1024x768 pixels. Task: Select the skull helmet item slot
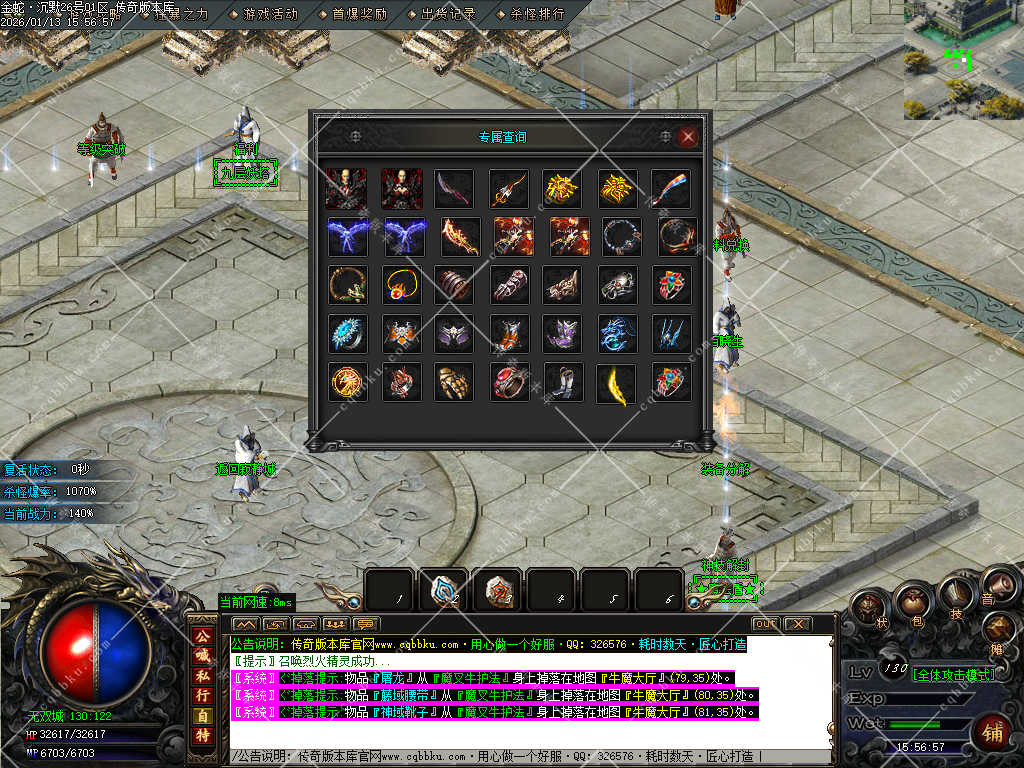click(616, 285)
